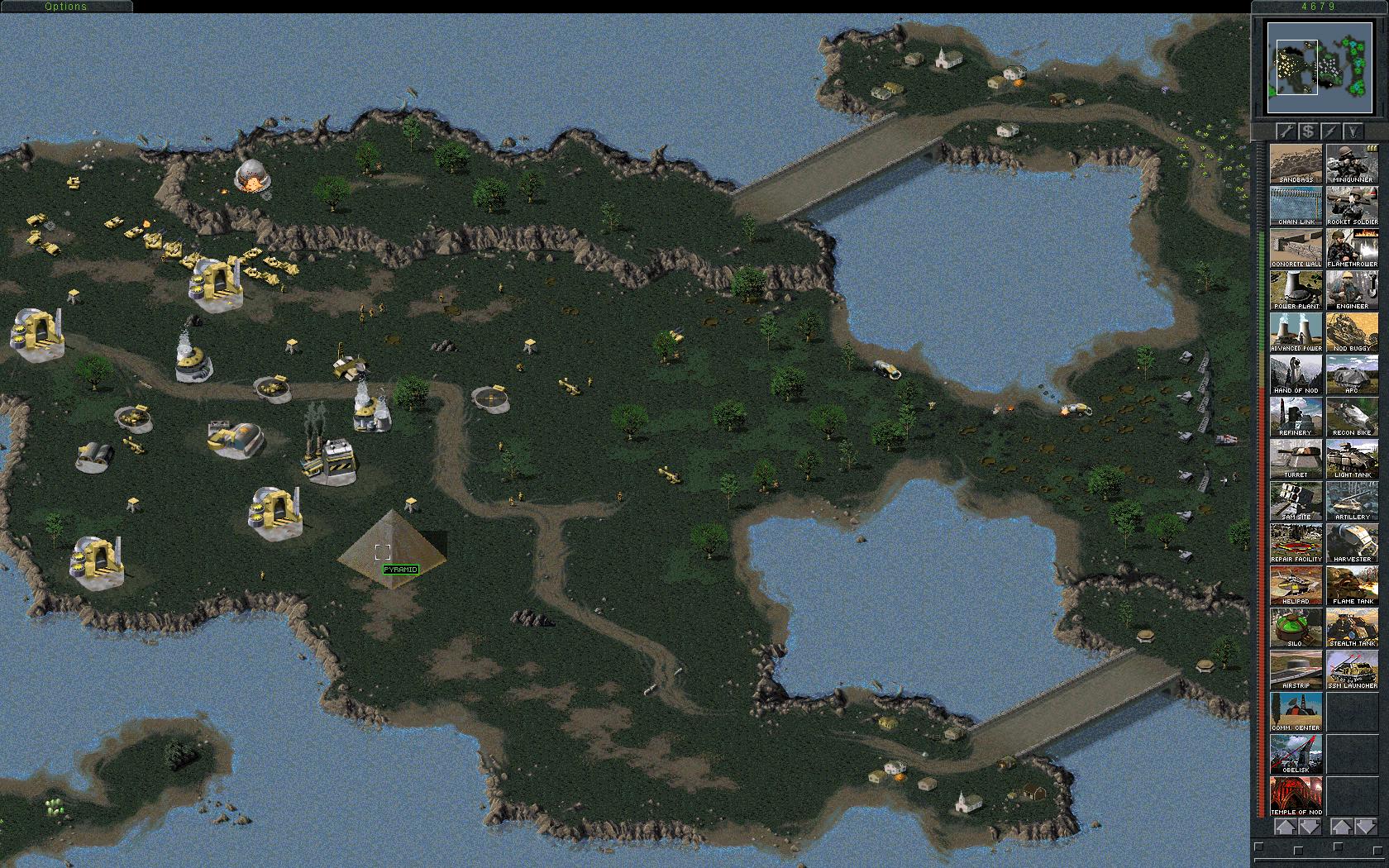Screen dimensions: 1389x868
Task: Select the Concrete Wall build option
Action: tap(1295, 248)
